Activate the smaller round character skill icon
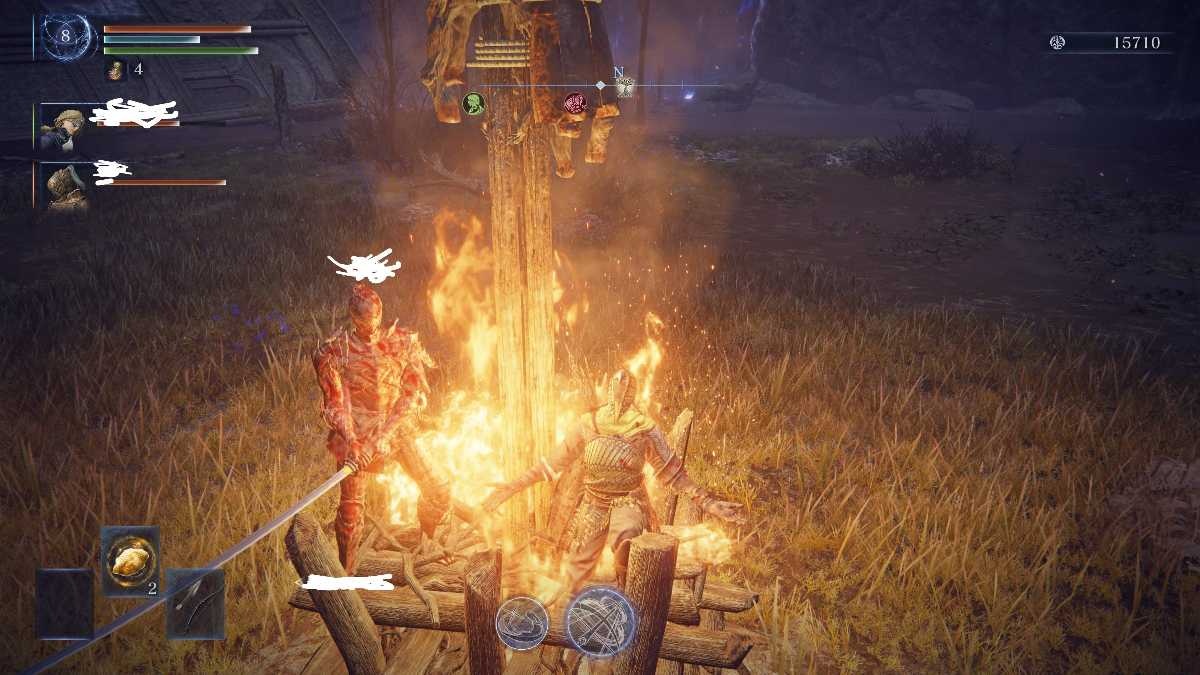The width and height of the screenshot is (1200, 675). [x=522, y=622]
